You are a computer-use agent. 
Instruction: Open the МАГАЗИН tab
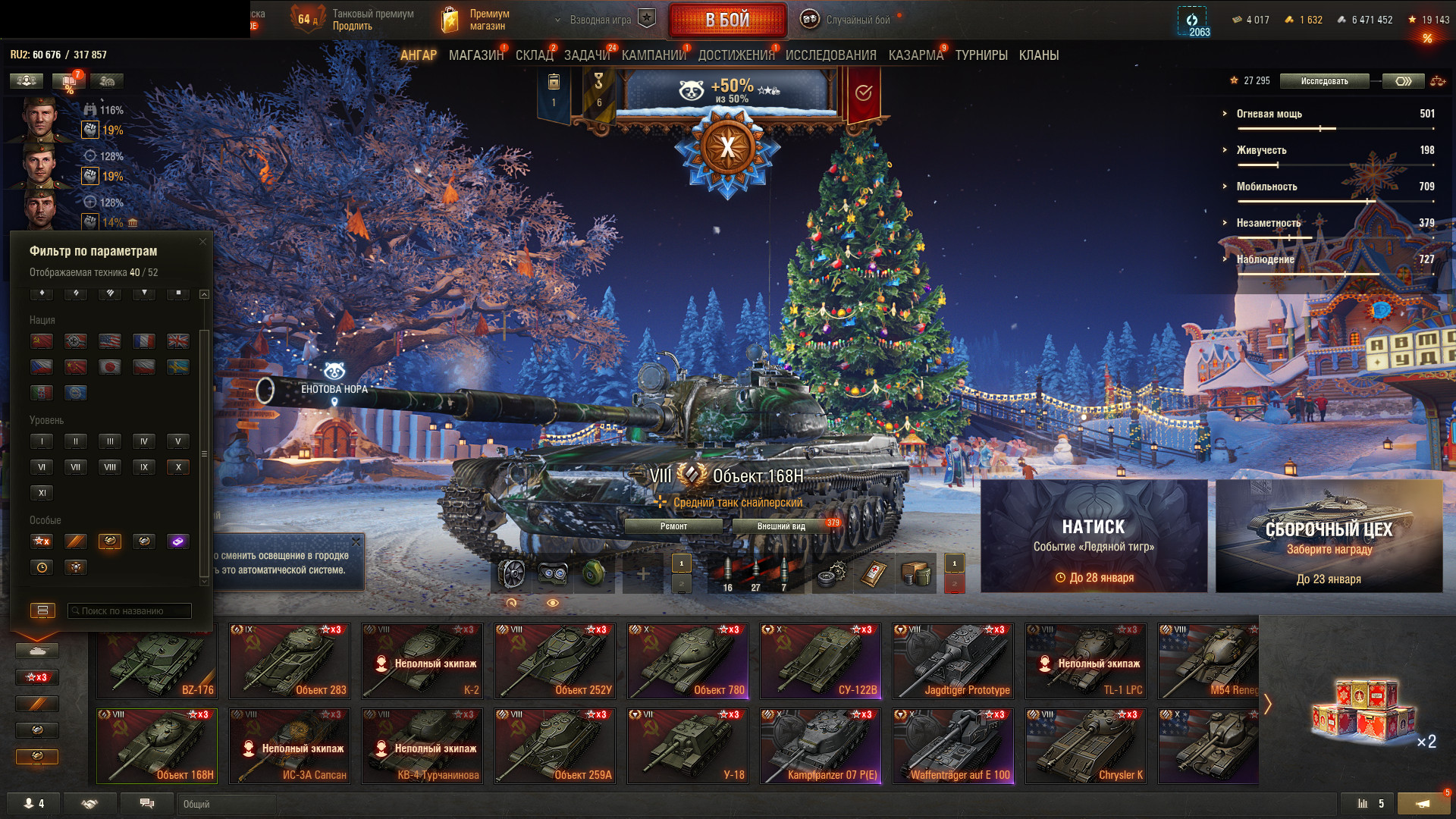(475, 55)
